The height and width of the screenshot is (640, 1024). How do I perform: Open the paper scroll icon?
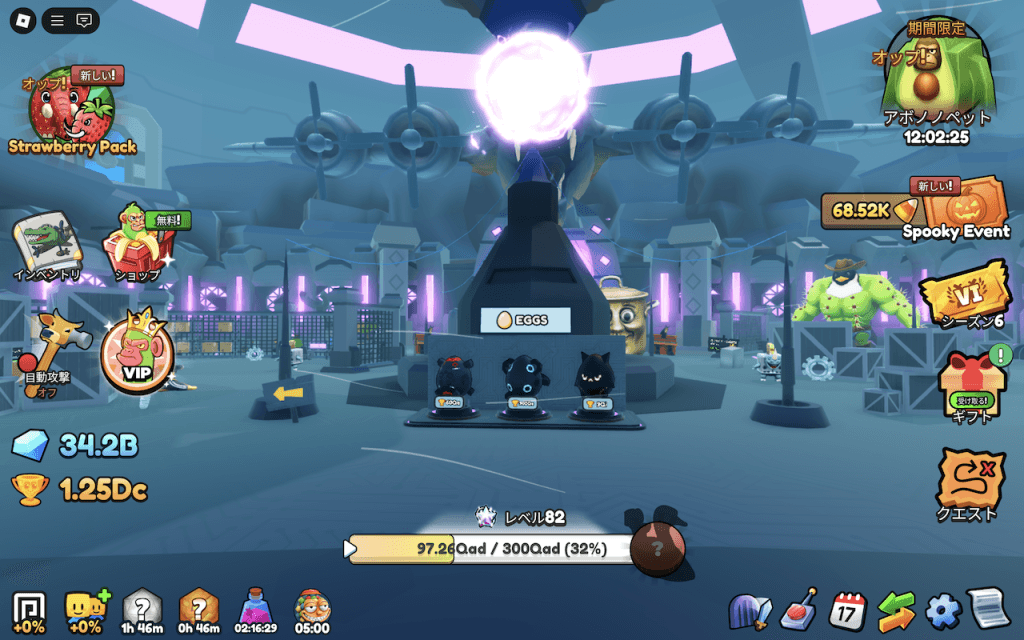(988, 609)
